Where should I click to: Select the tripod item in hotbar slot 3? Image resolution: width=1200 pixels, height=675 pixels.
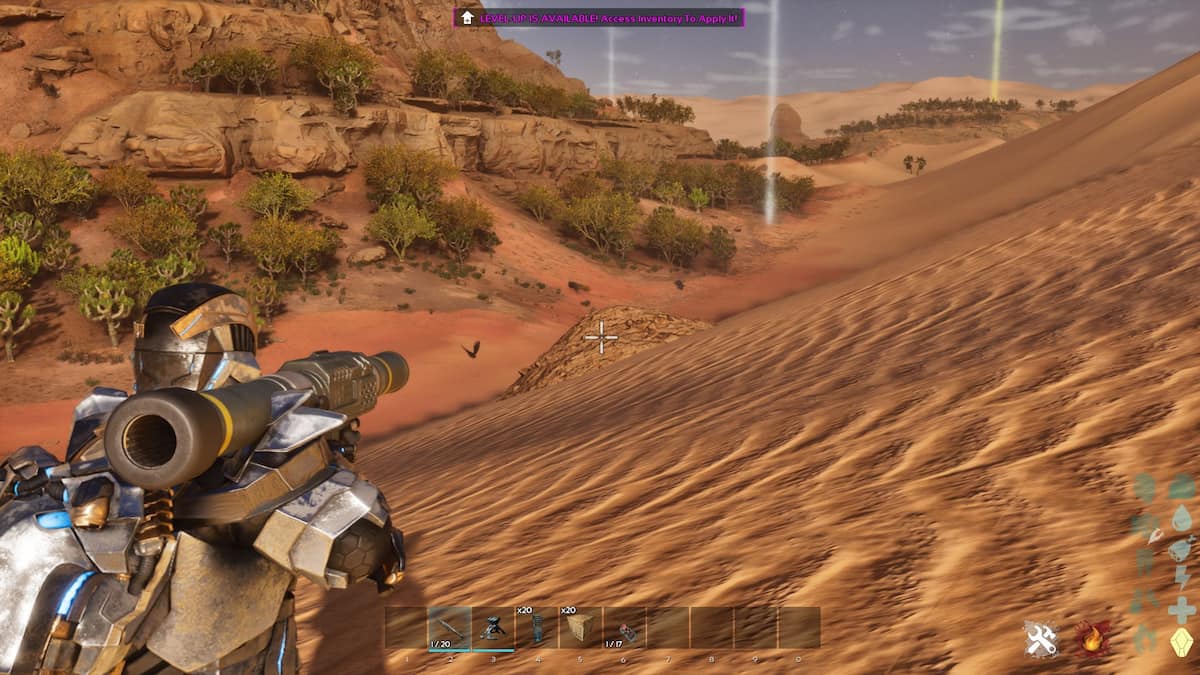493,628
